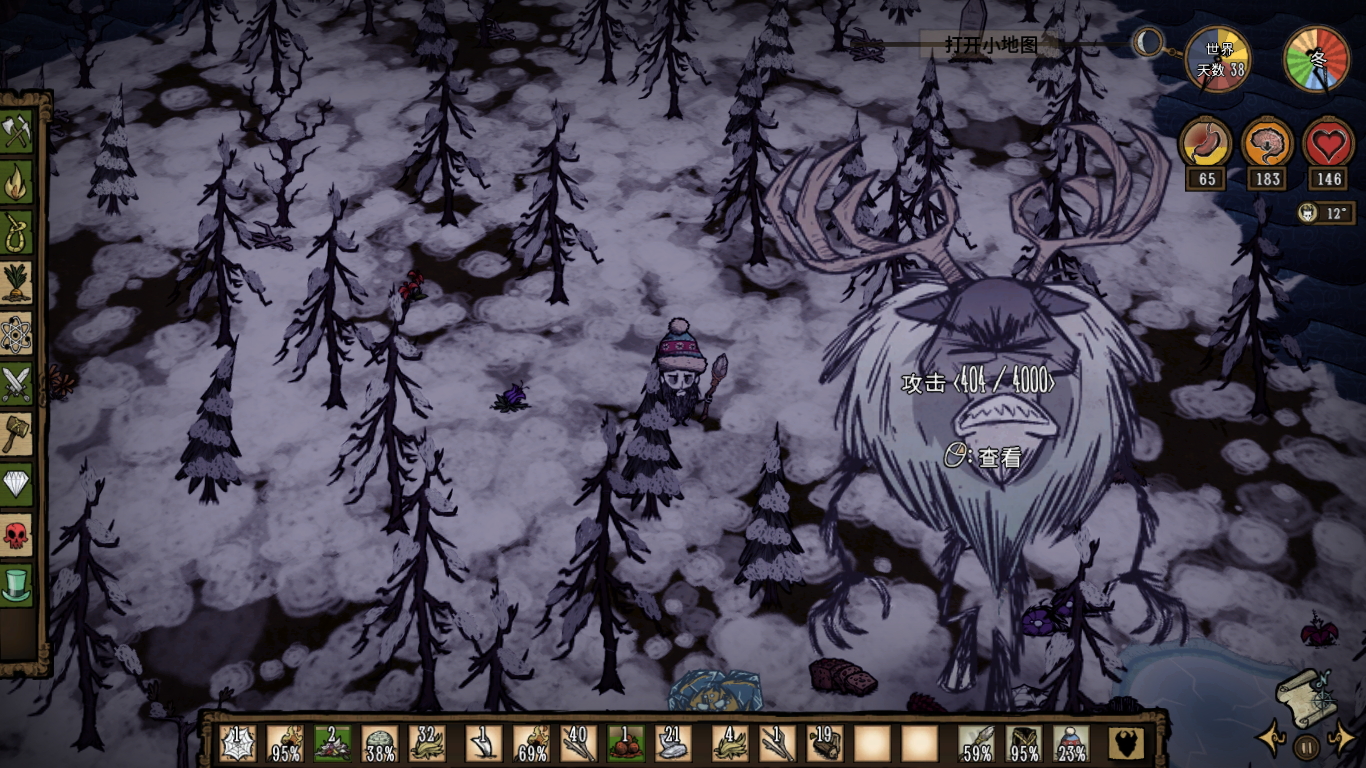This screenshot has height=768, width=1366.
Task: Switch to the Dress top hat tab
Action: [17, 584]
